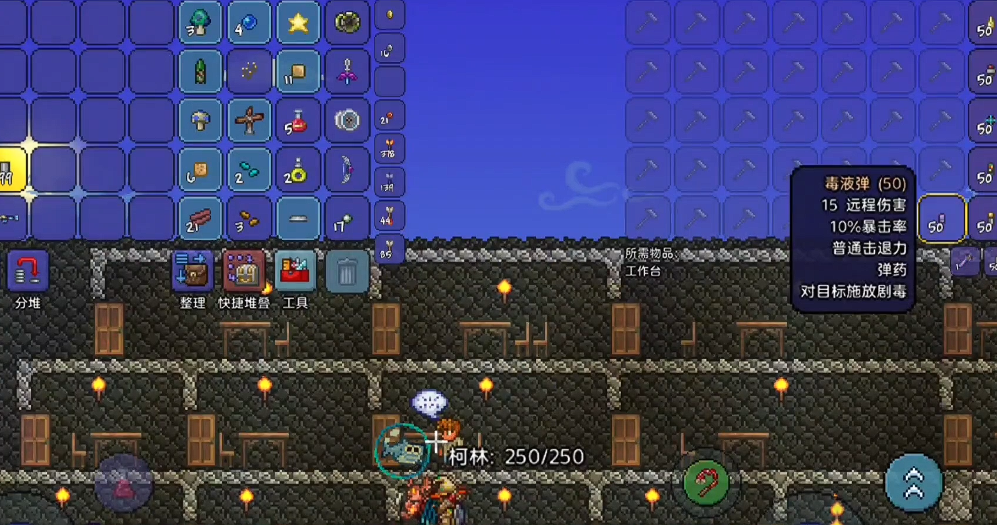Viewport: 997px width, 525px height.
Task: Select the two teal gems slot
Action: (x=249, y=170)
